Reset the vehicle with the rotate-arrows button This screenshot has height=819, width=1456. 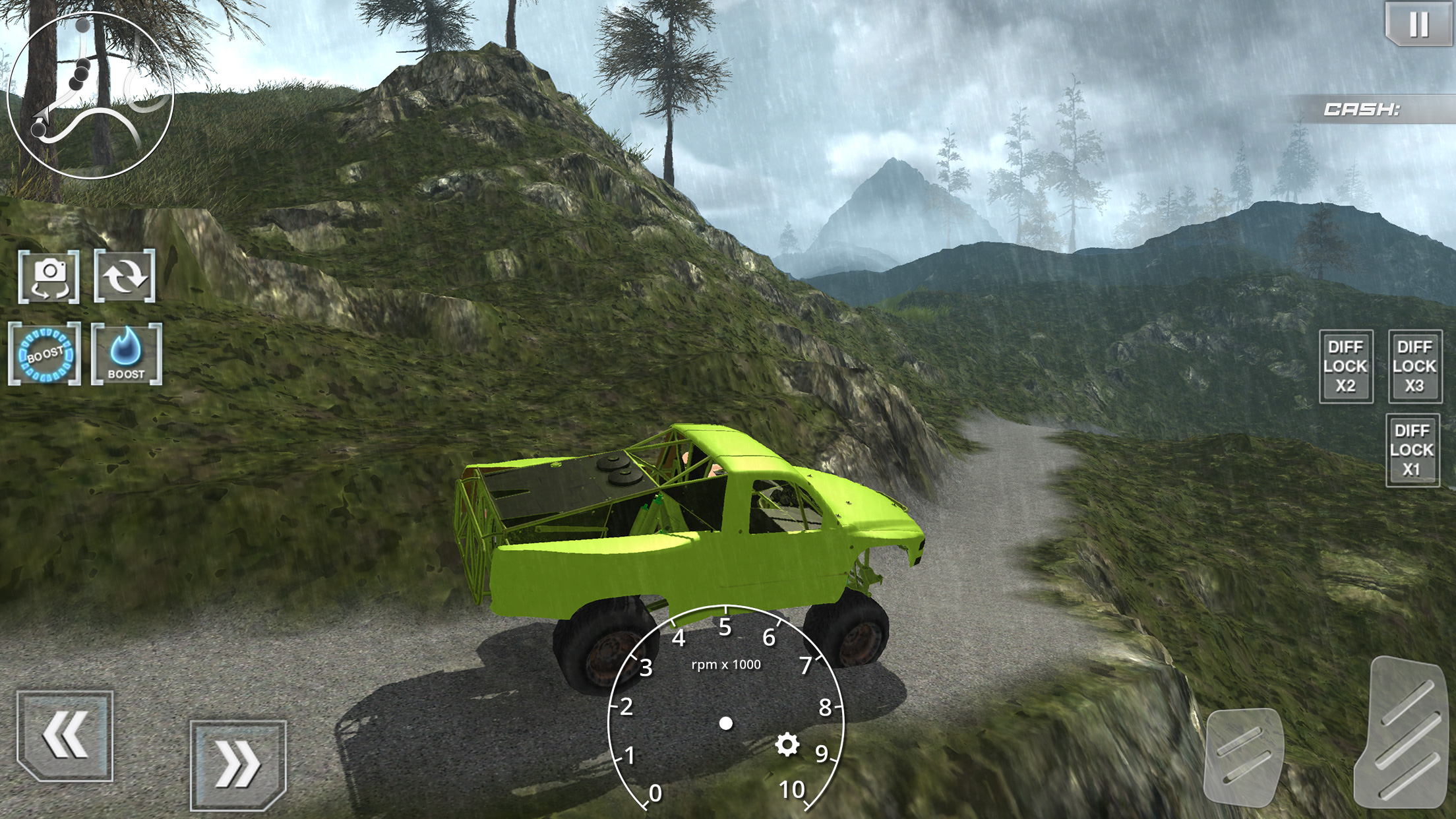(125, 276)
